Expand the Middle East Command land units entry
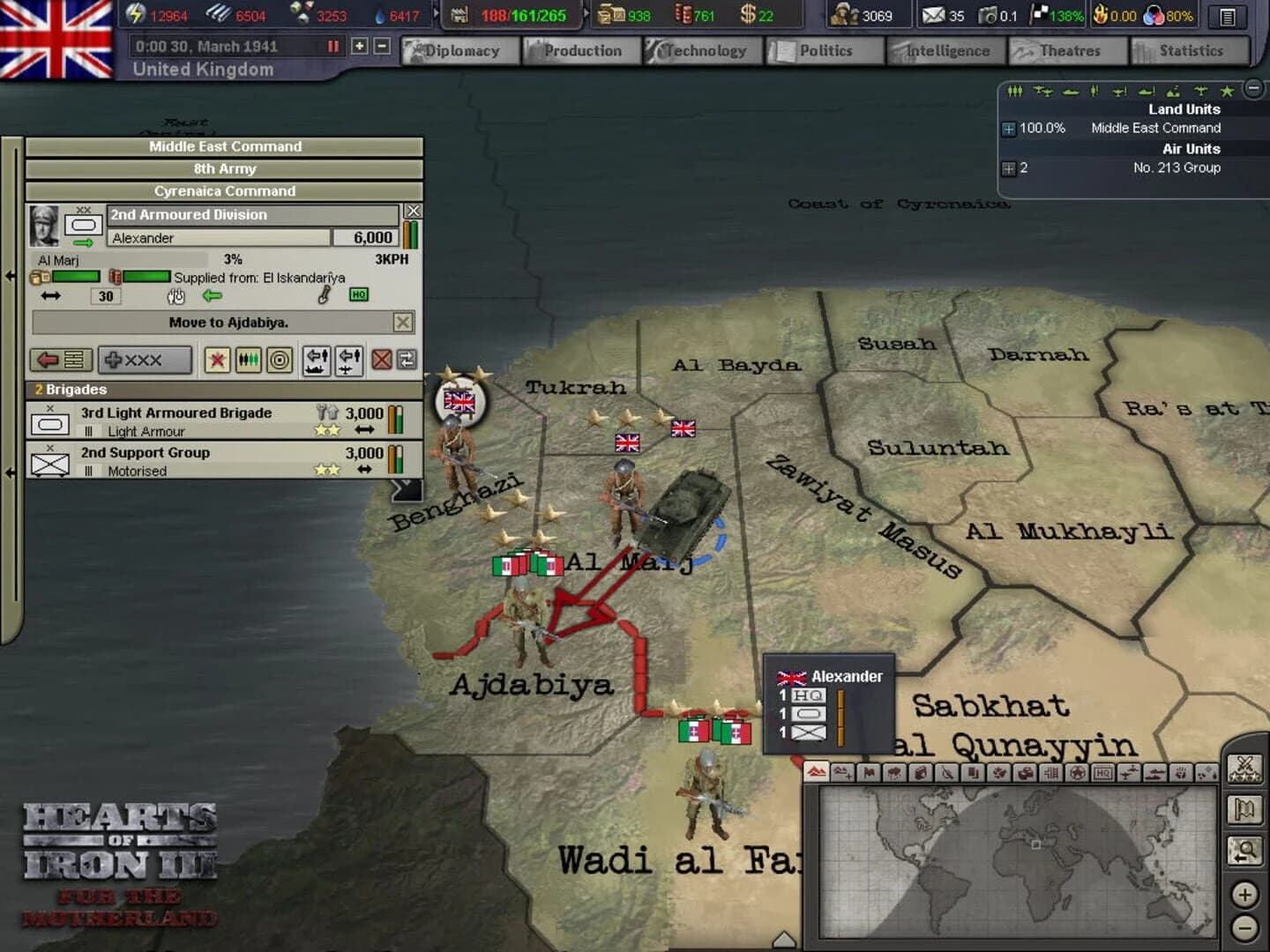The height and width of the screenshot is (952, 1270). point(1009,129)
